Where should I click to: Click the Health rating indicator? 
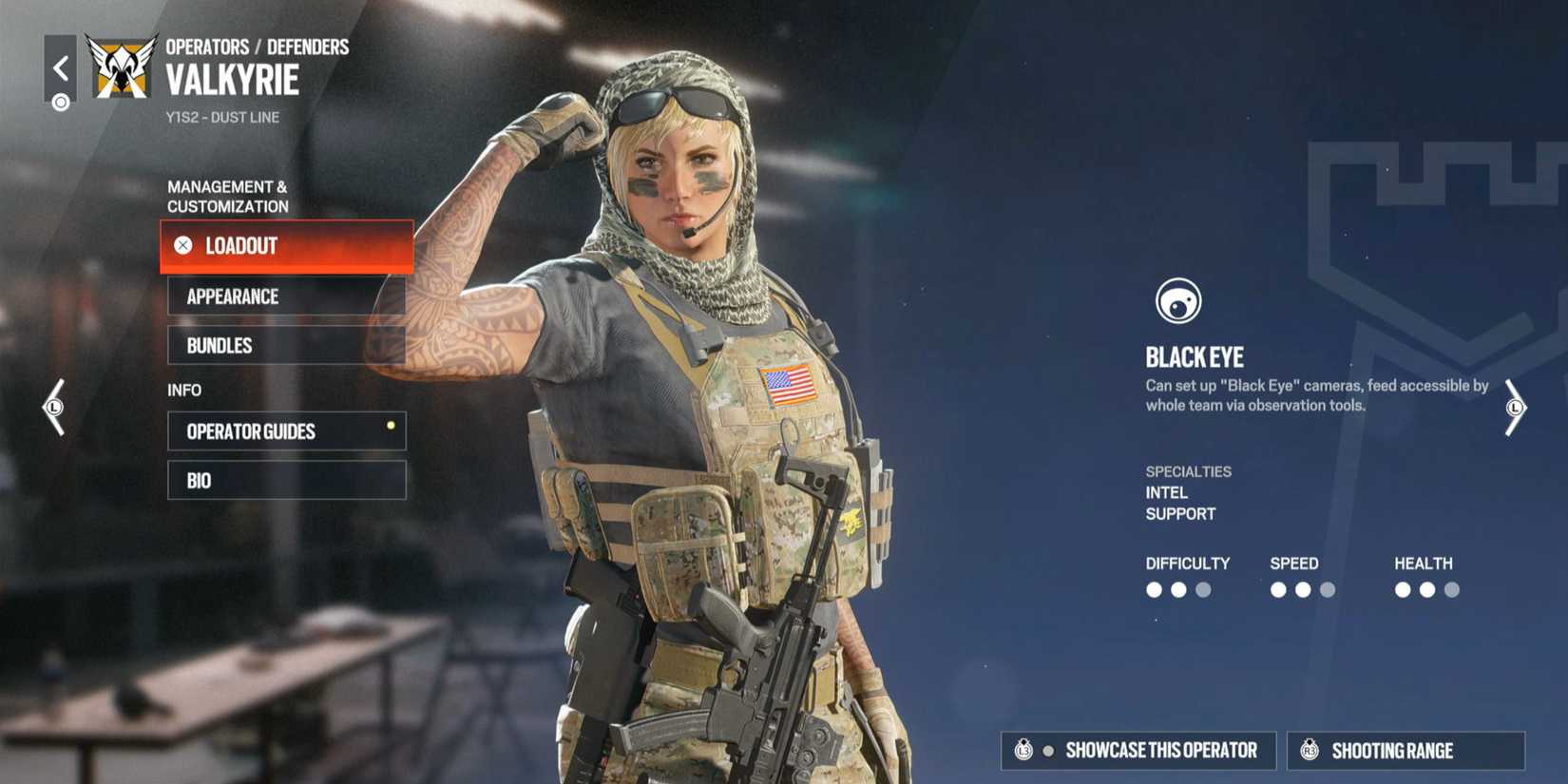[1426, 590]
